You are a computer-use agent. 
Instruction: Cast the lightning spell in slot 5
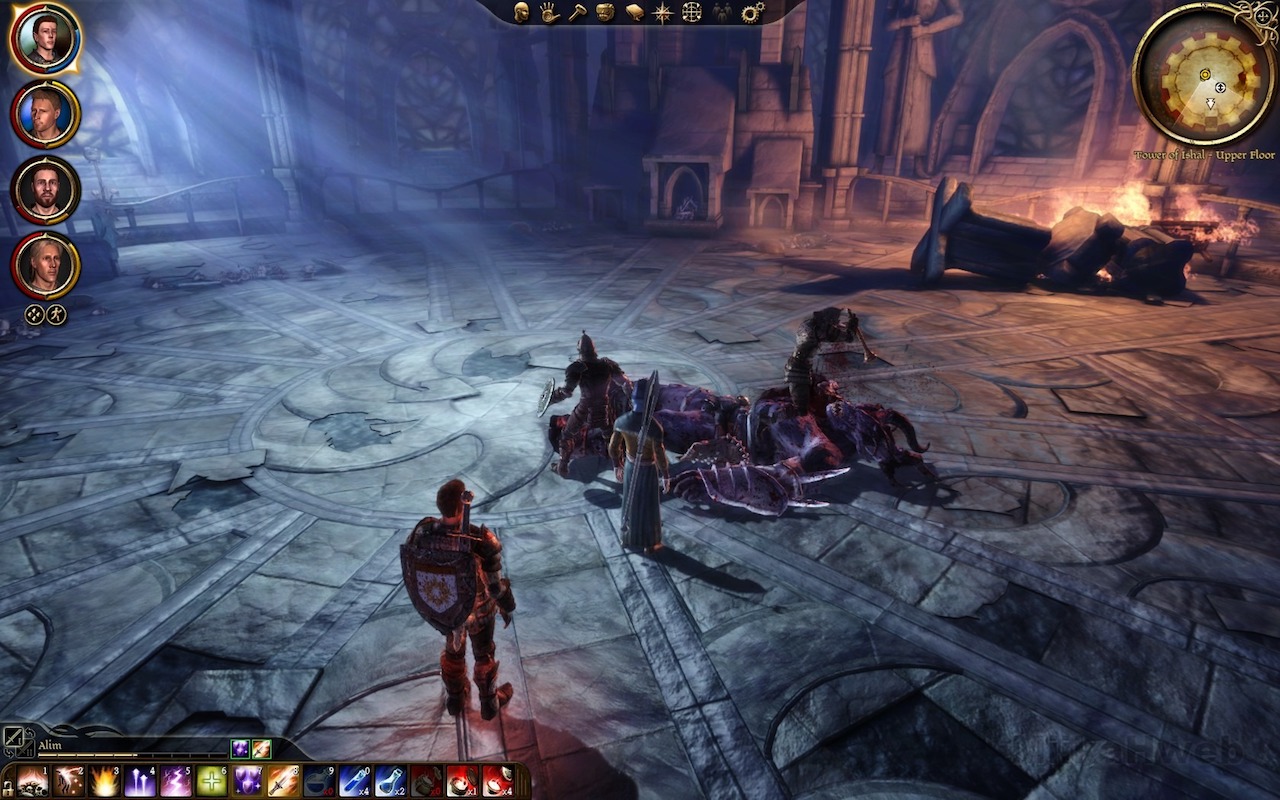pyautogui.click(x=176, y=781)
